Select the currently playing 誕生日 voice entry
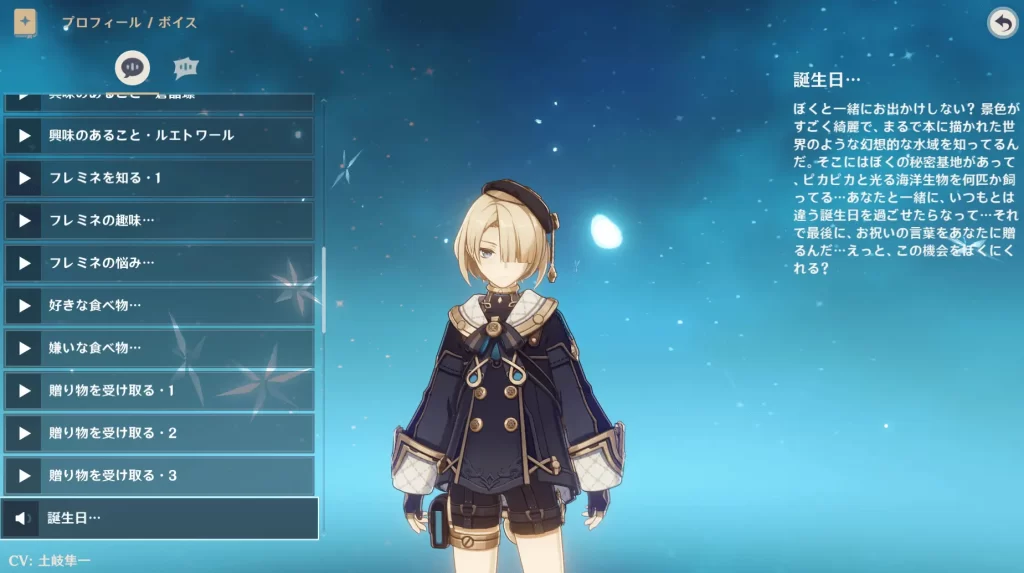Viewport: 1024px width, 573px height. [x=160, y=518]
